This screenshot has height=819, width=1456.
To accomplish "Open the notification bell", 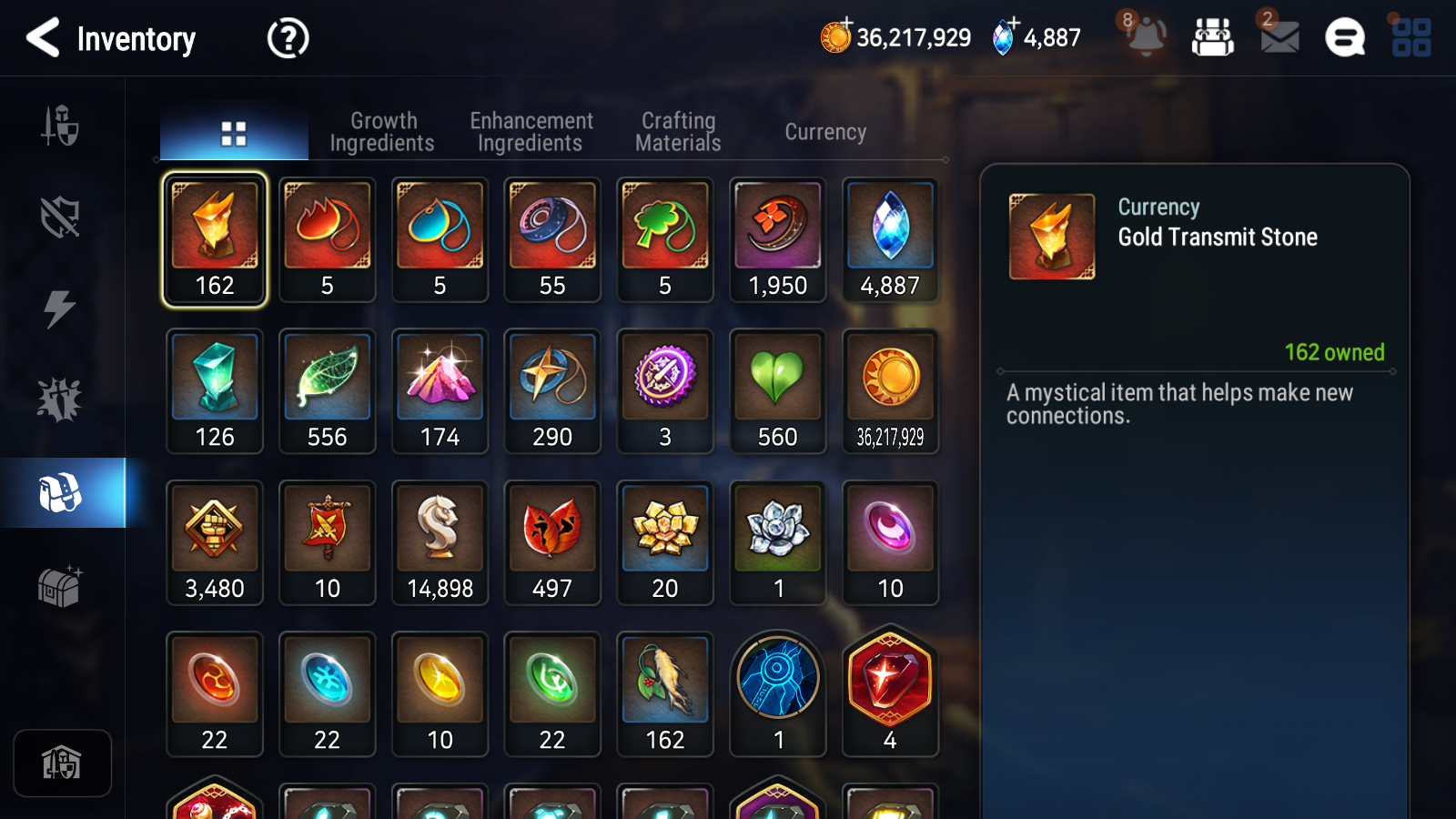I will pos(1146,36).
